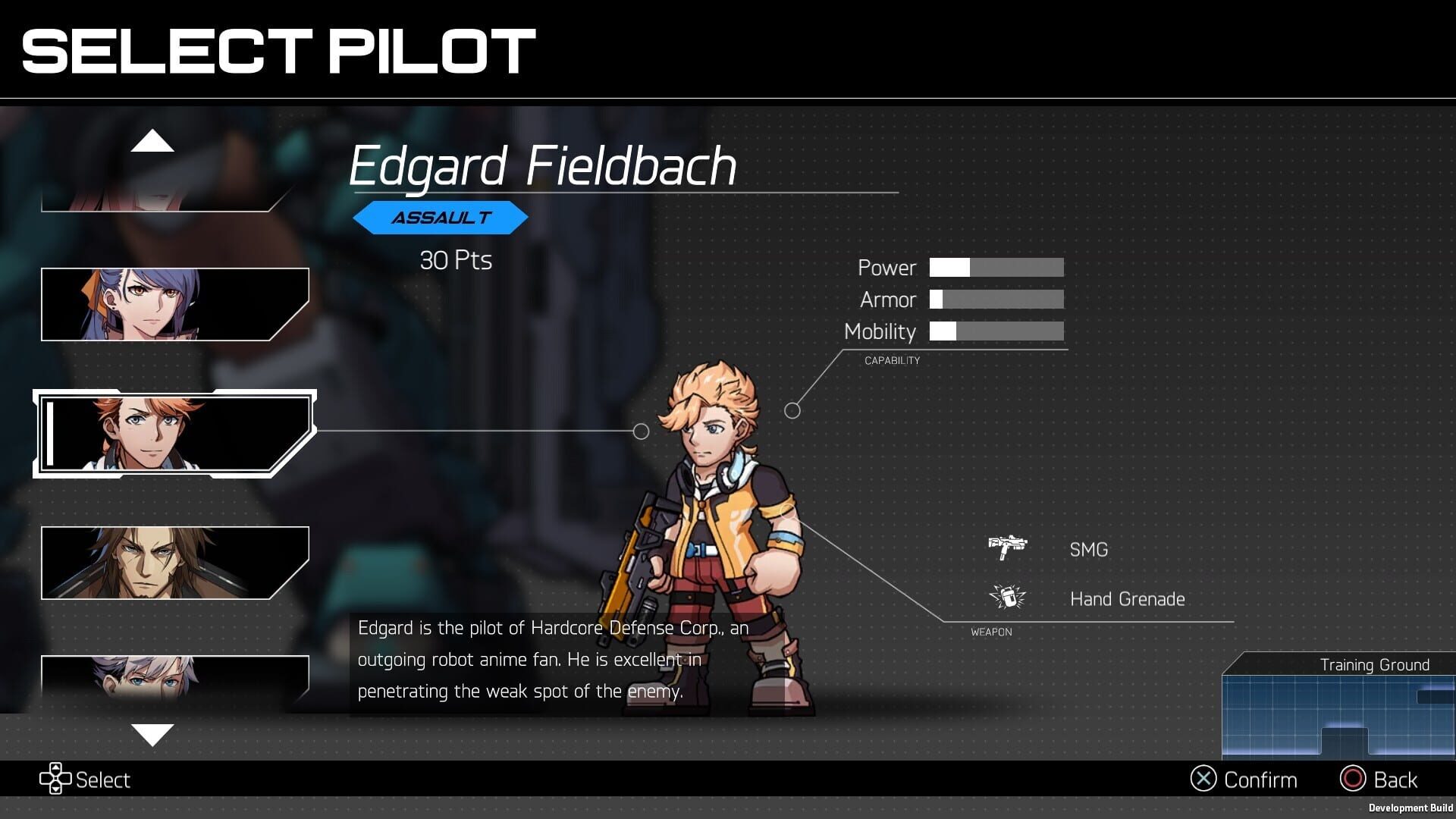Expand the pilot list upward with top arrow
The width and height of the screenshot is (1456, 819).
pos(154,142)
